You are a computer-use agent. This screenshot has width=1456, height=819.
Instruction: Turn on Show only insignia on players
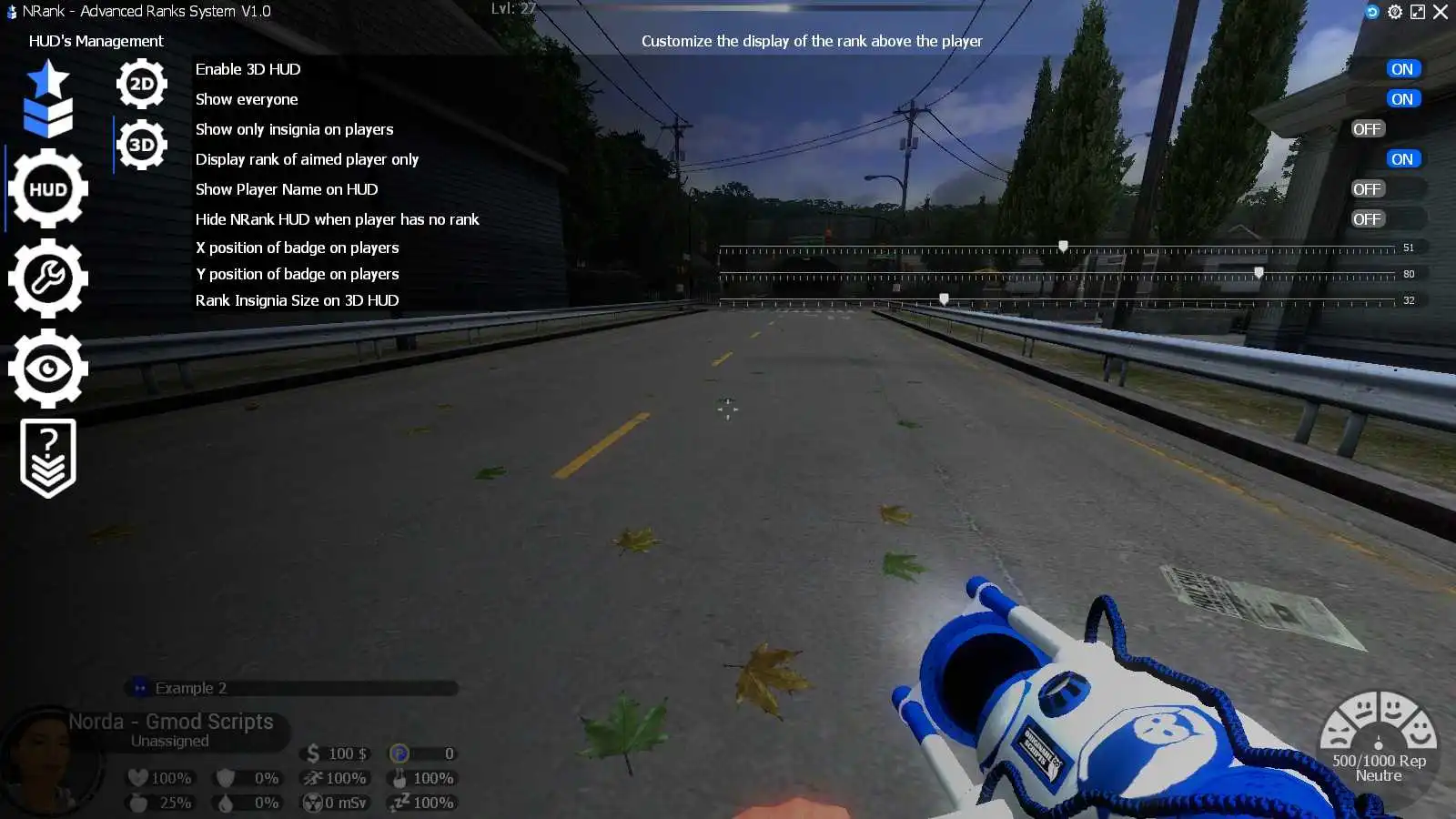(1367, 128)
